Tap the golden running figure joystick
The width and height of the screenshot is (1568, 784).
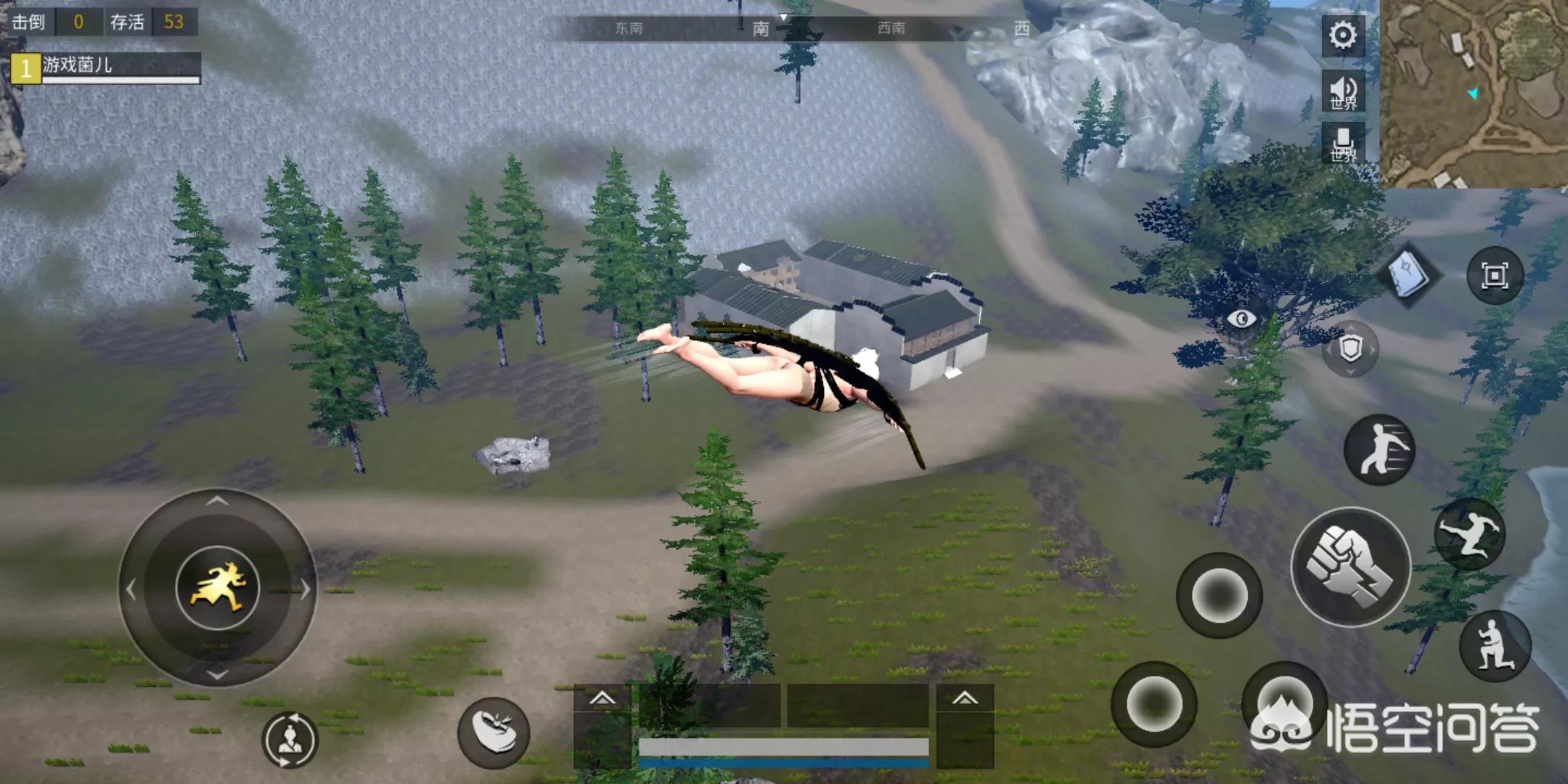click(x=218, y=588)
